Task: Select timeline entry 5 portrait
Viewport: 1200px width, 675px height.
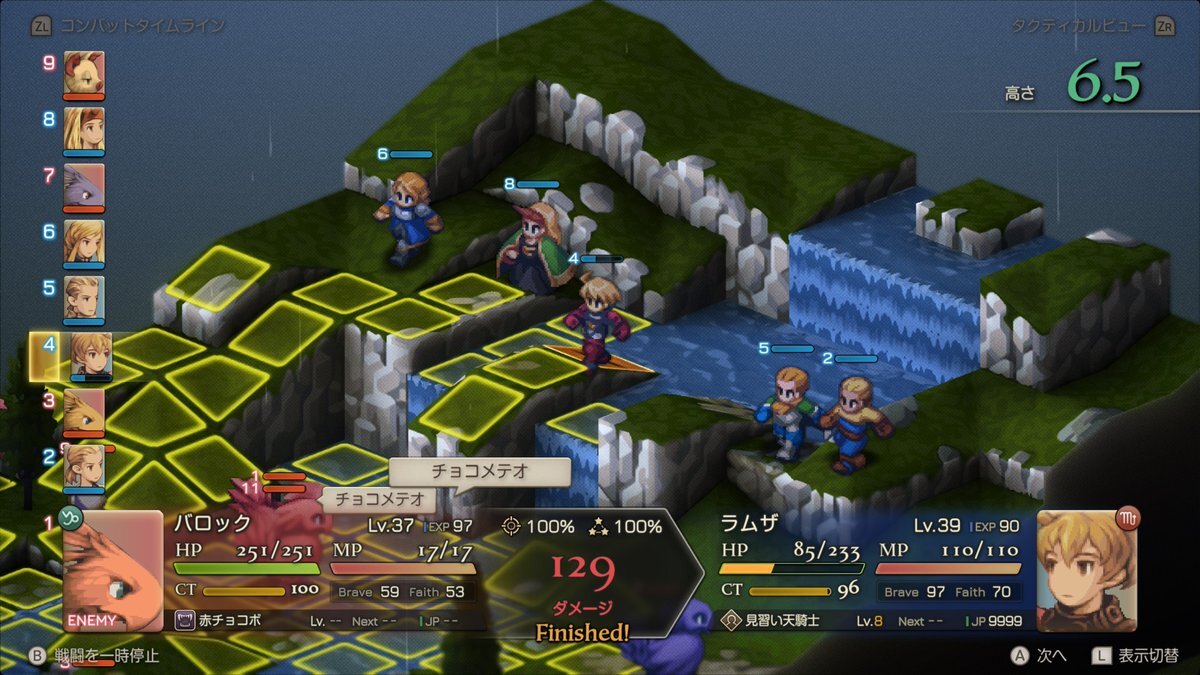Action: pos(84,297)
